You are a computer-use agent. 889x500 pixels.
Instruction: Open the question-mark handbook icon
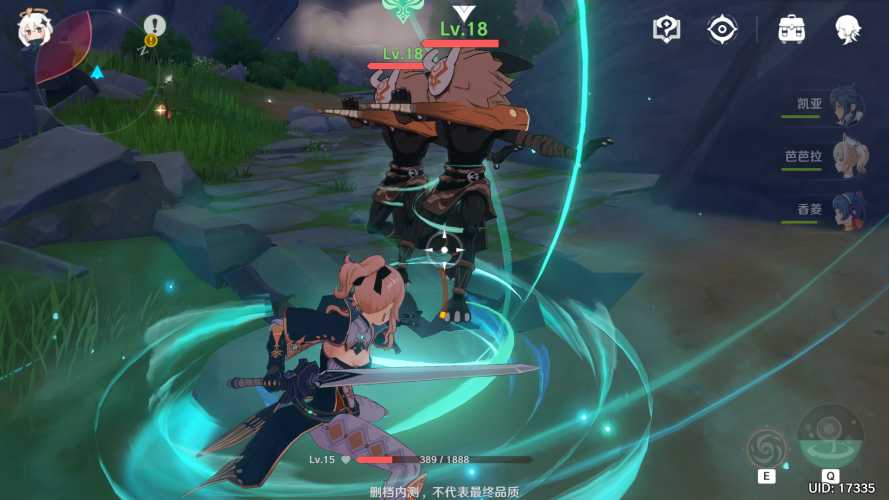tap(667, 29)
